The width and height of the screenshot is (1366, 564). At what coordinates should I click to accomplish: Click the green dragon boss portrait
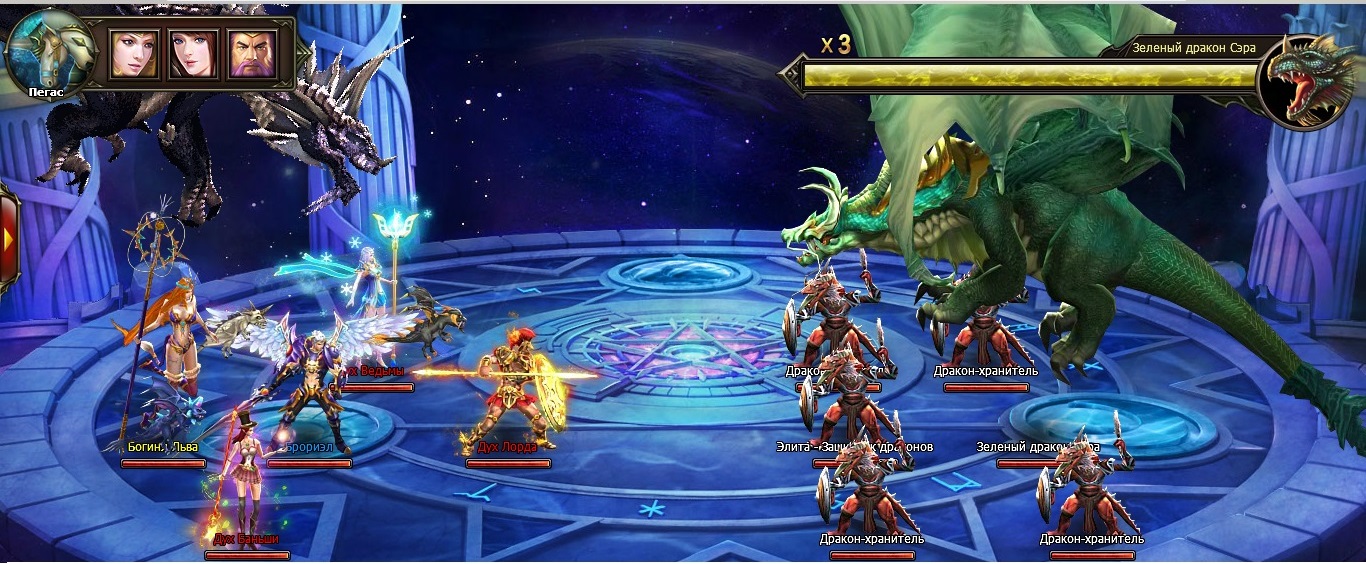tap(1306, 83)
